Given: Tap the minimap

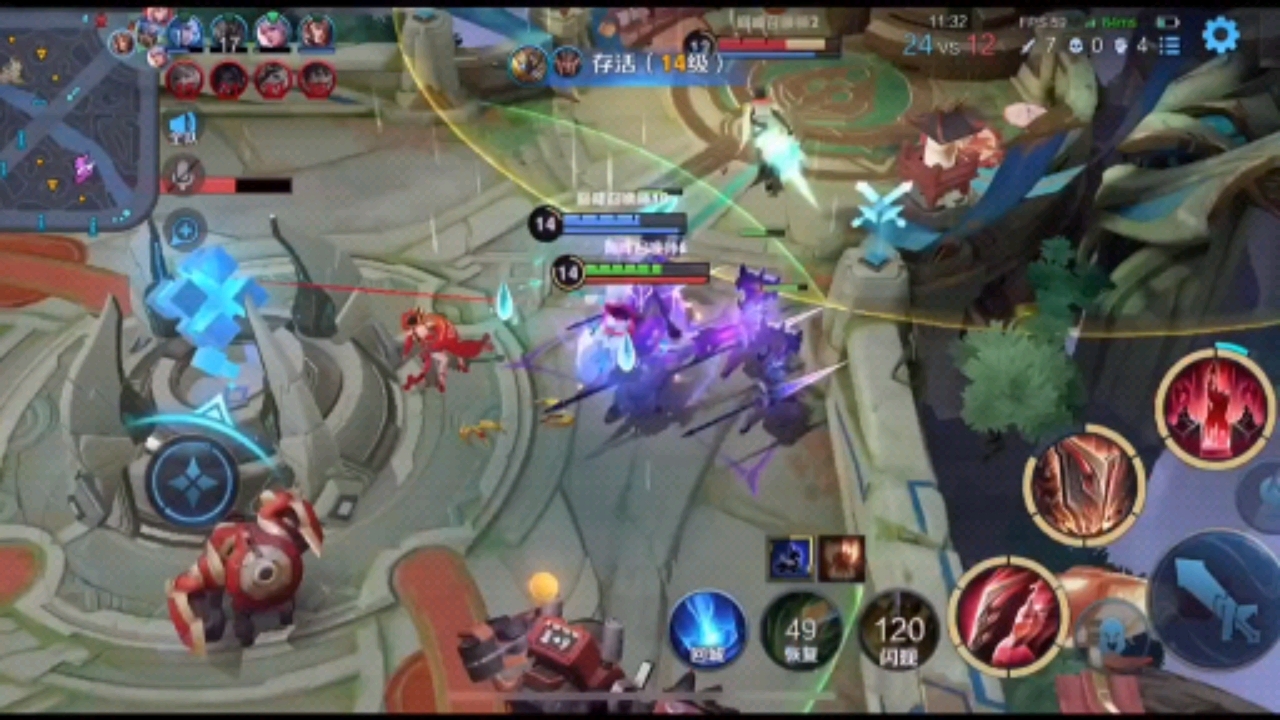Looking at the screenshot, I should [x=76, y=115].
